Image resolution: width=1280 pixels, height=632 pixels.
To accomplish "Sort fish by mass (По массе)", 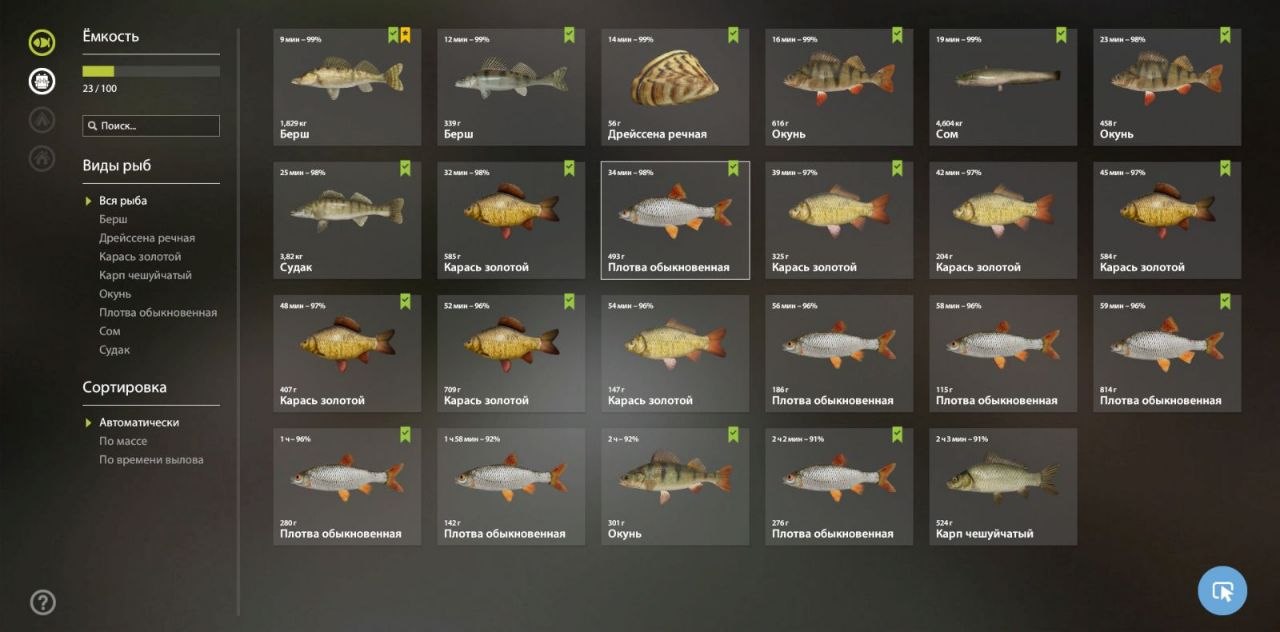I will [x=123, y=441].
